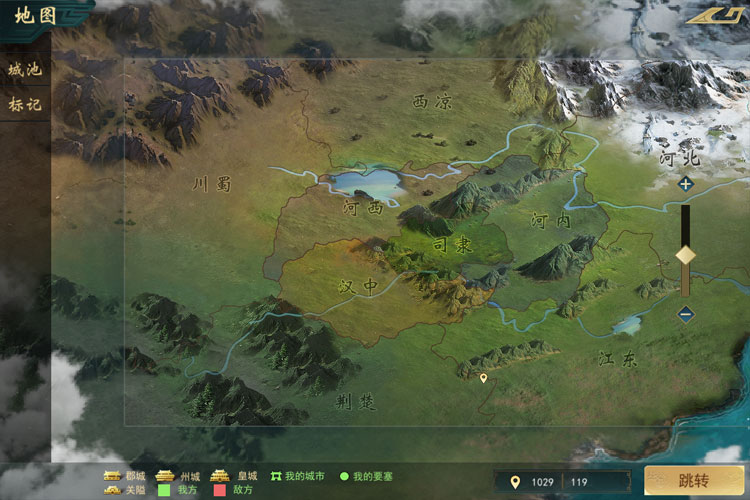750x500 pixels.
Task: Zoom out with the minus button
Action: pos(685,314)
